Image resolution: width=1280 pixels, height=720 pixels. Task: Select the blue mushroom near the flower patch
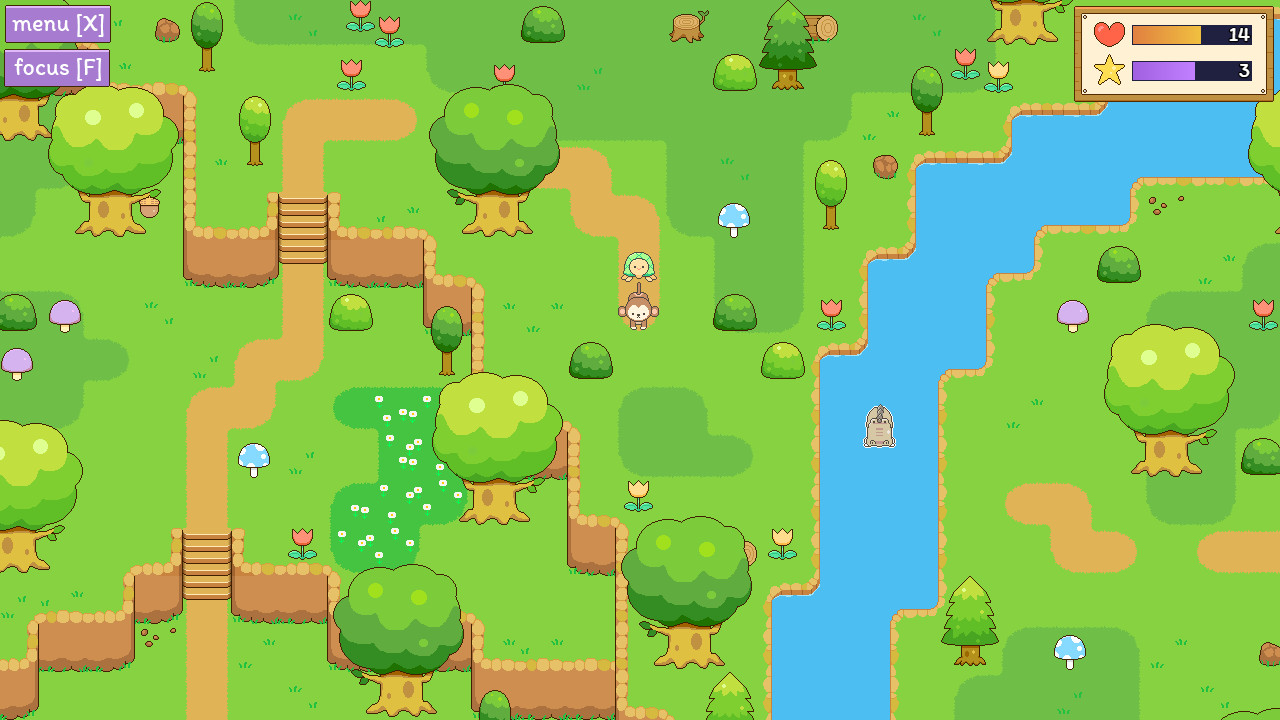[253, 457]
